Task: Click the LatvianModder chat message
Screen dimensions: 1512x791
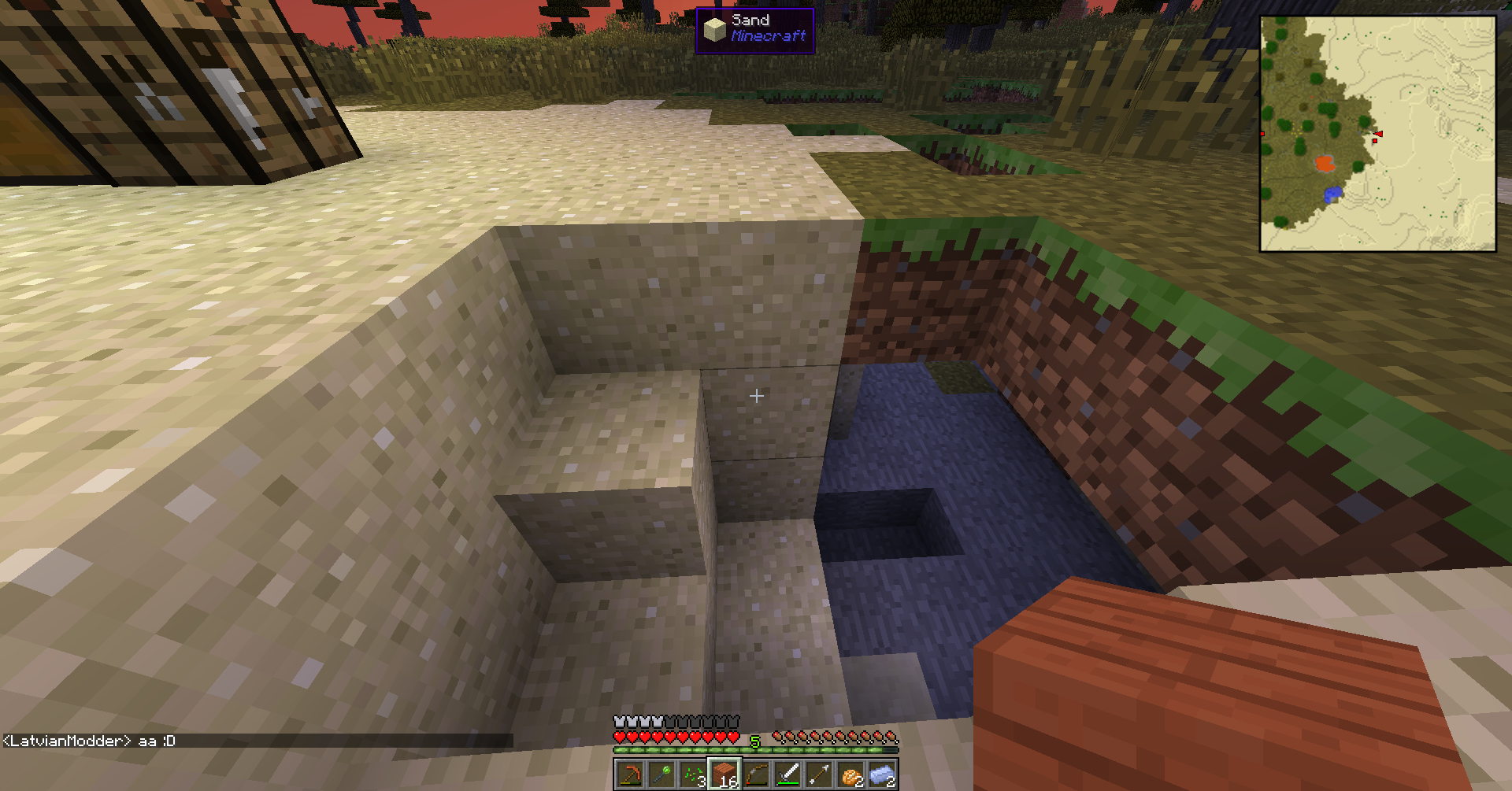Action: (90, 741)
